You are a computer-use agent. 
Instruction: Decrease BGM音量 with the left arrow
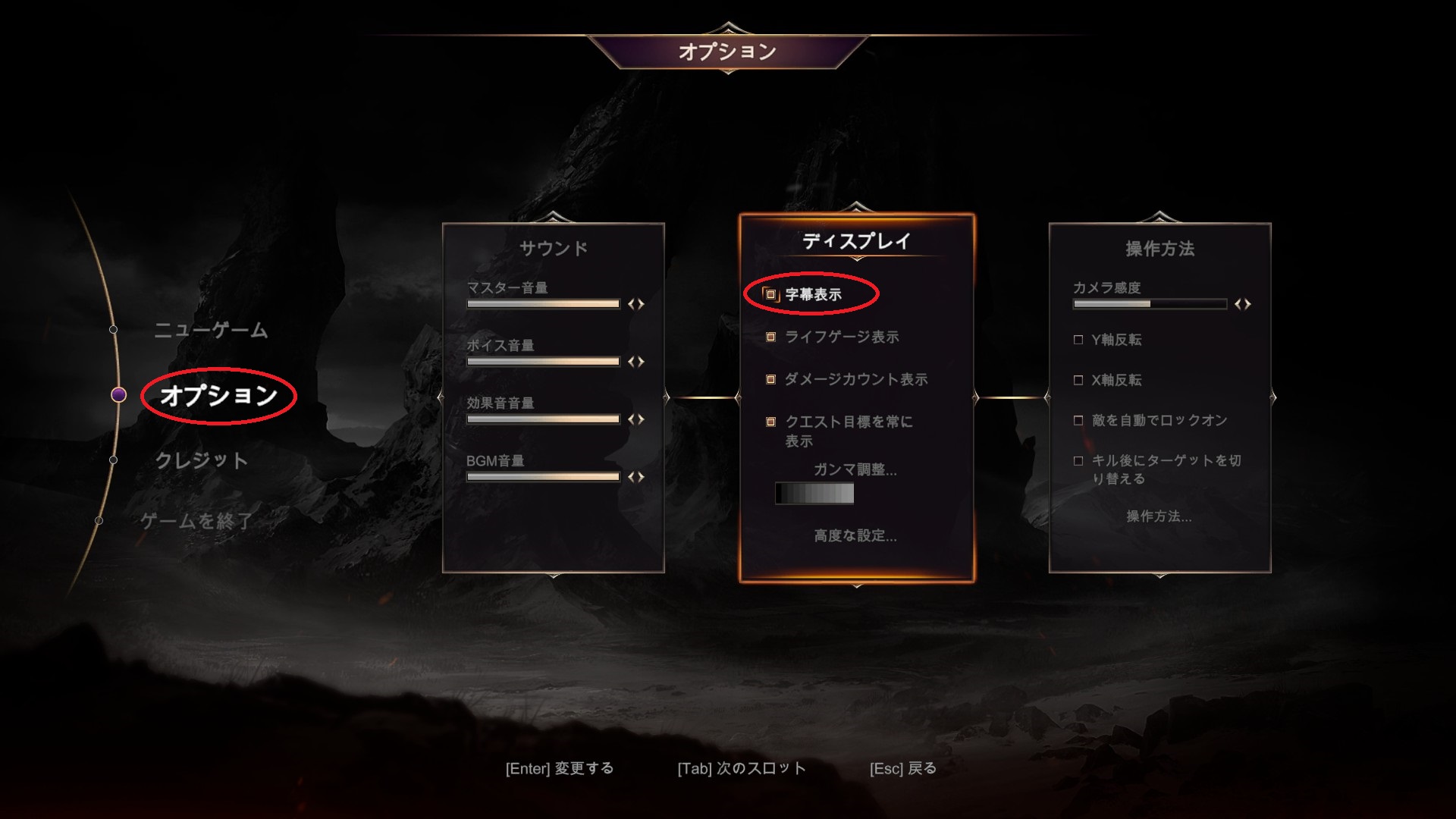point(631,476)
